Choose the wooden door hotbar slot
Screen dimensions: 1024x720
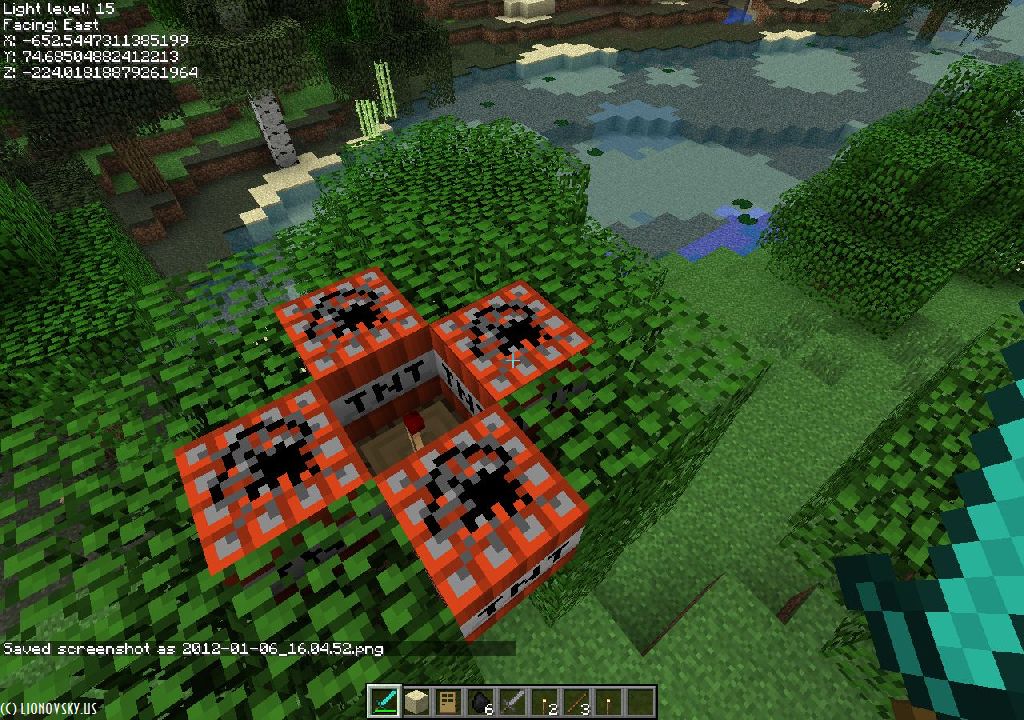[449, 702]
